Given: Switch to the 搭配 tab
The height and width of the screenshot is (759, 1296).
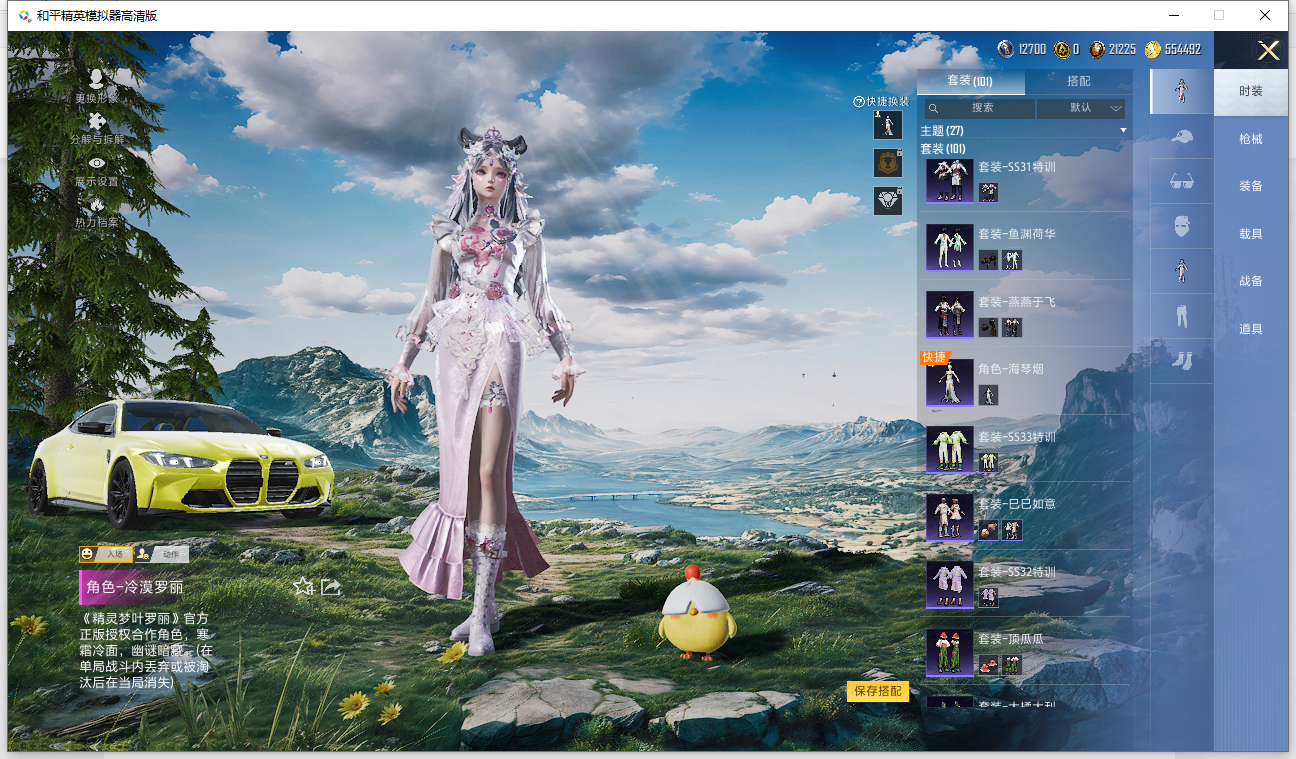Looking at the screenshot, I should coord(1078,81).
